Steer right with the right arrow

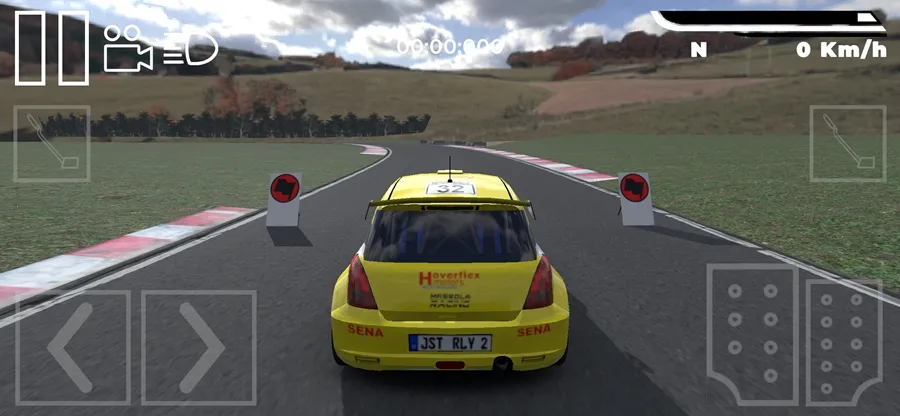pos(199,347)
